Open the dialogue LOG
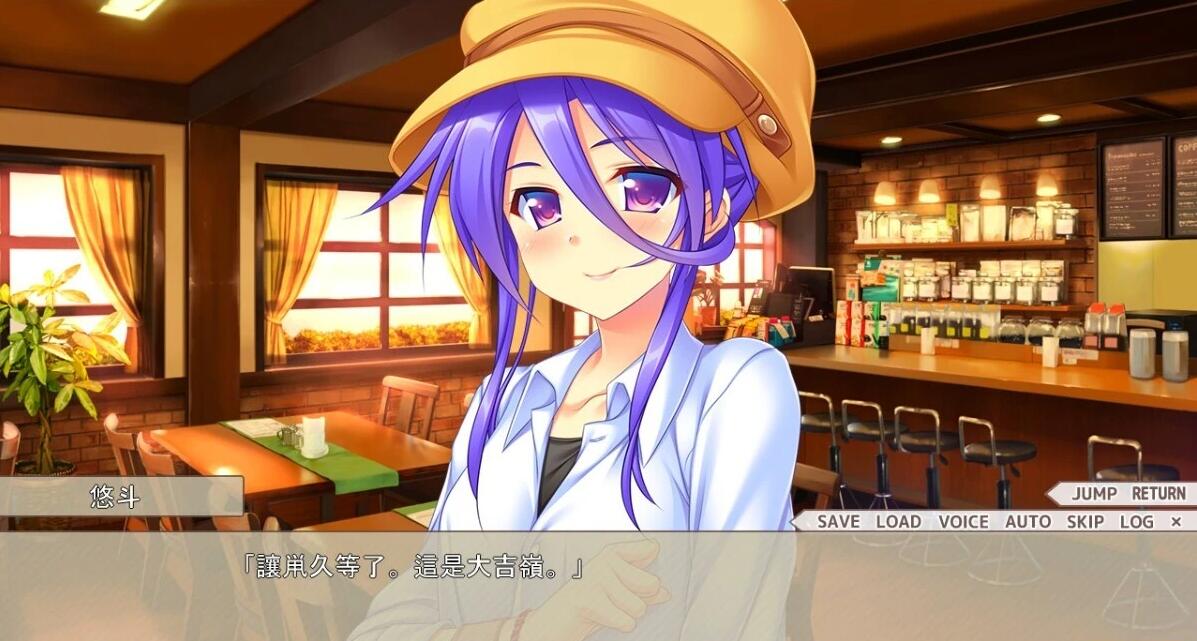 pos(1136,521)
